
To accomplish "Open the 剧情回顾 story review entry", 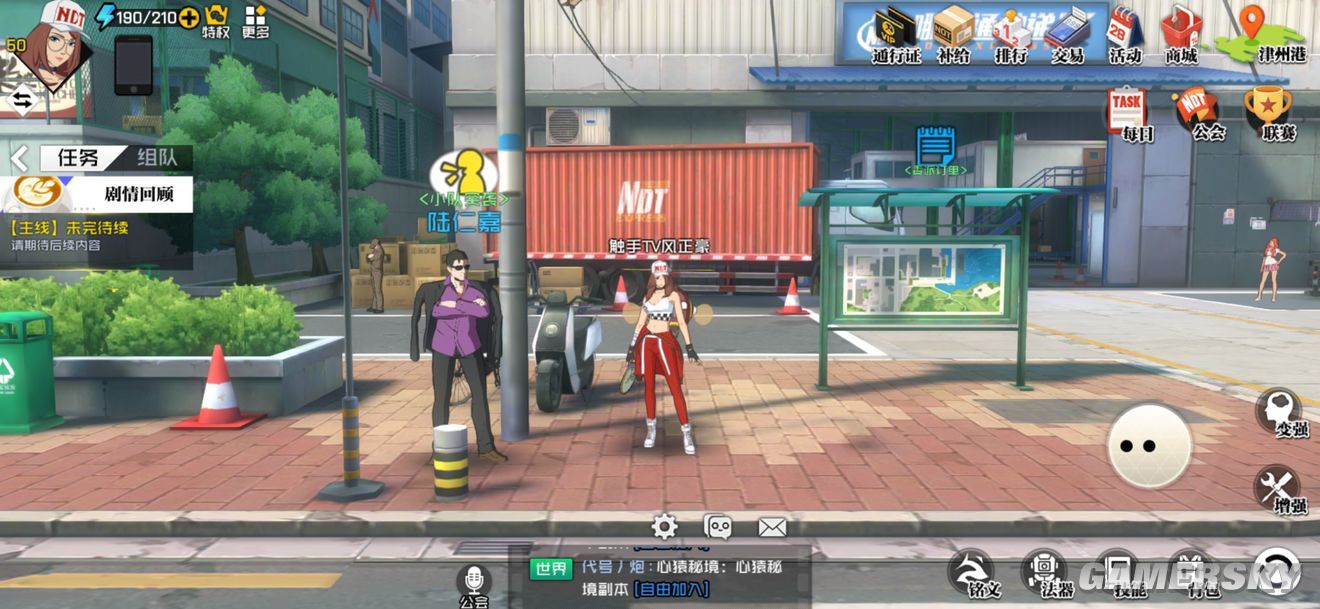I will pyautogui.click(x=100, y=193).
